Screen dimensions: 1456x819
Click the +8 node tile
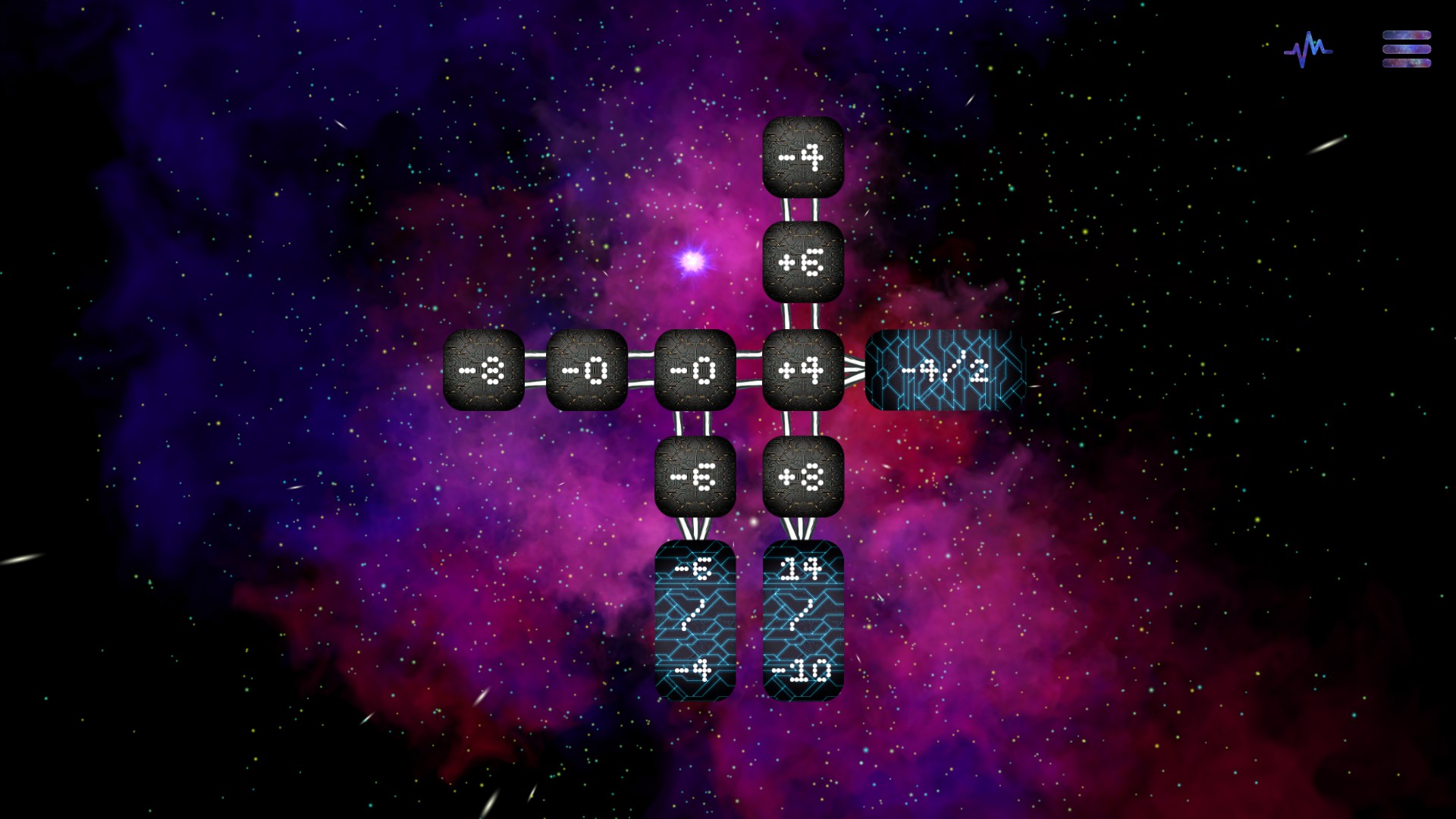click(803, 477)
